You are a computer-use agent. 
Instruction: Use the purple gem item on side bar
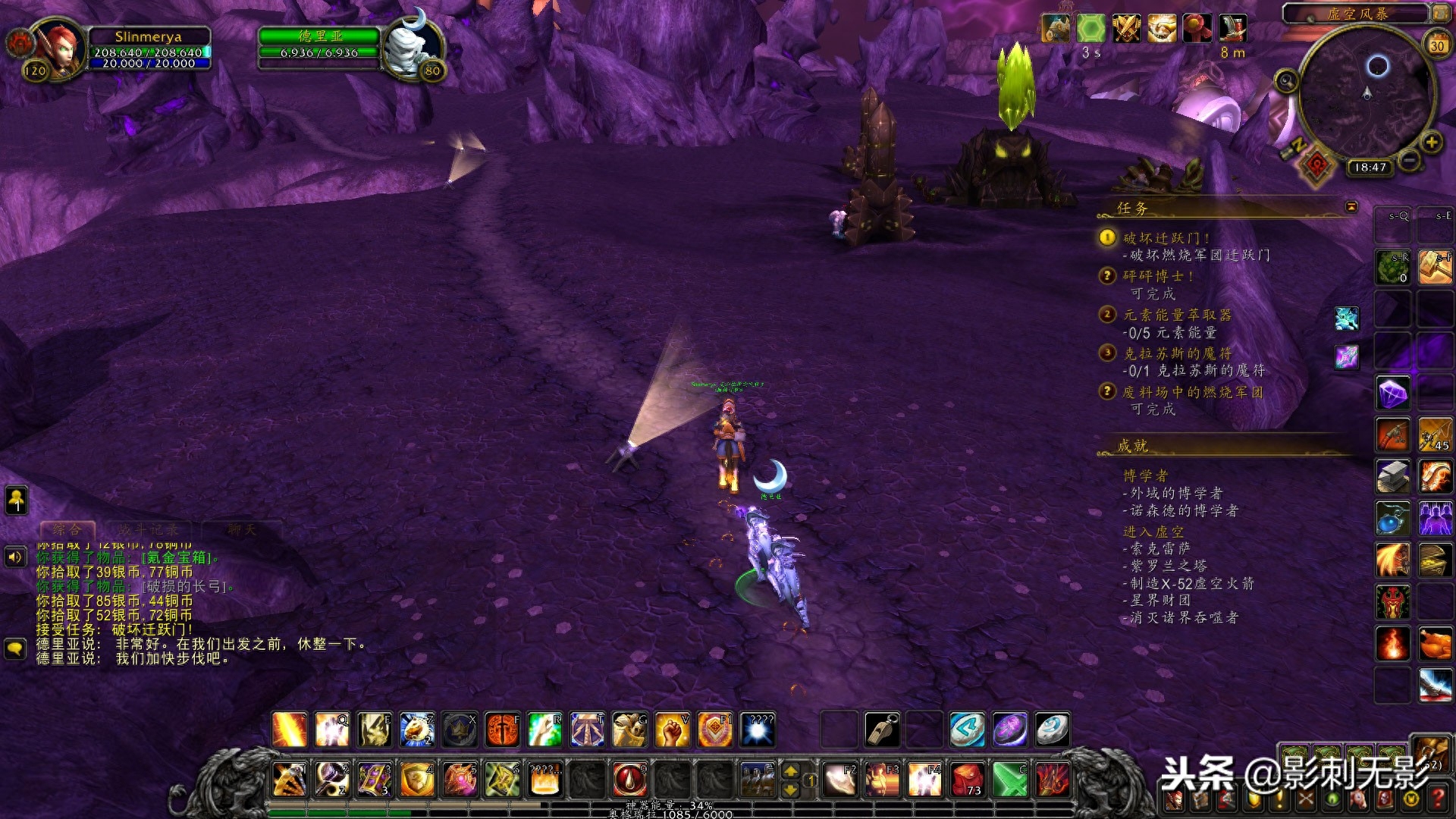coord(1393,394)
